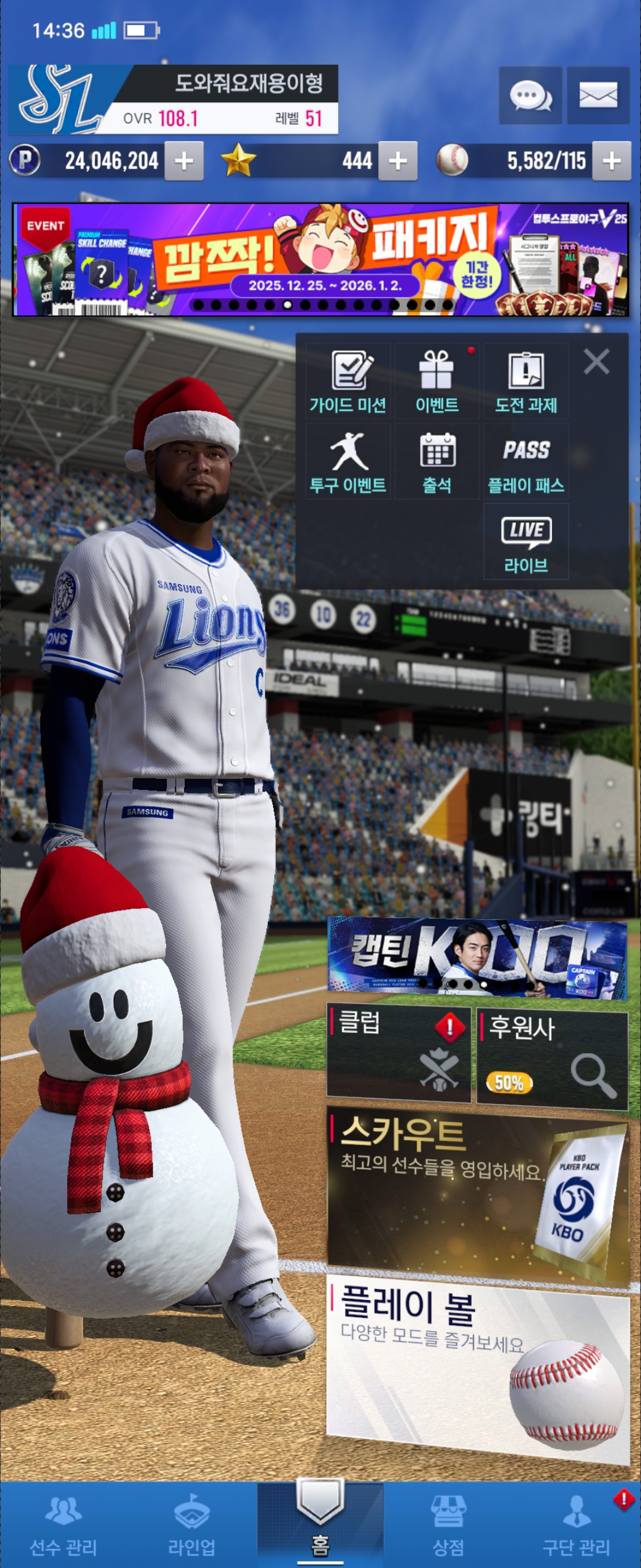
Task: Open 스카우트 scout to recruit players
Action: [477, 1194]
